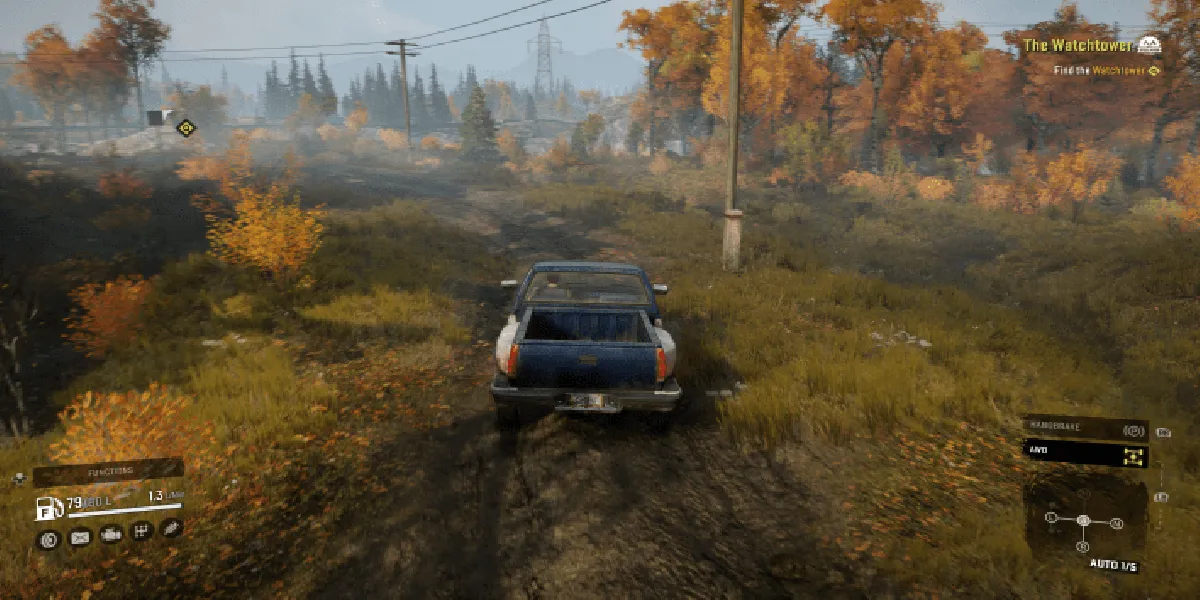Select the gear shifter diagram

[1083, 520]
